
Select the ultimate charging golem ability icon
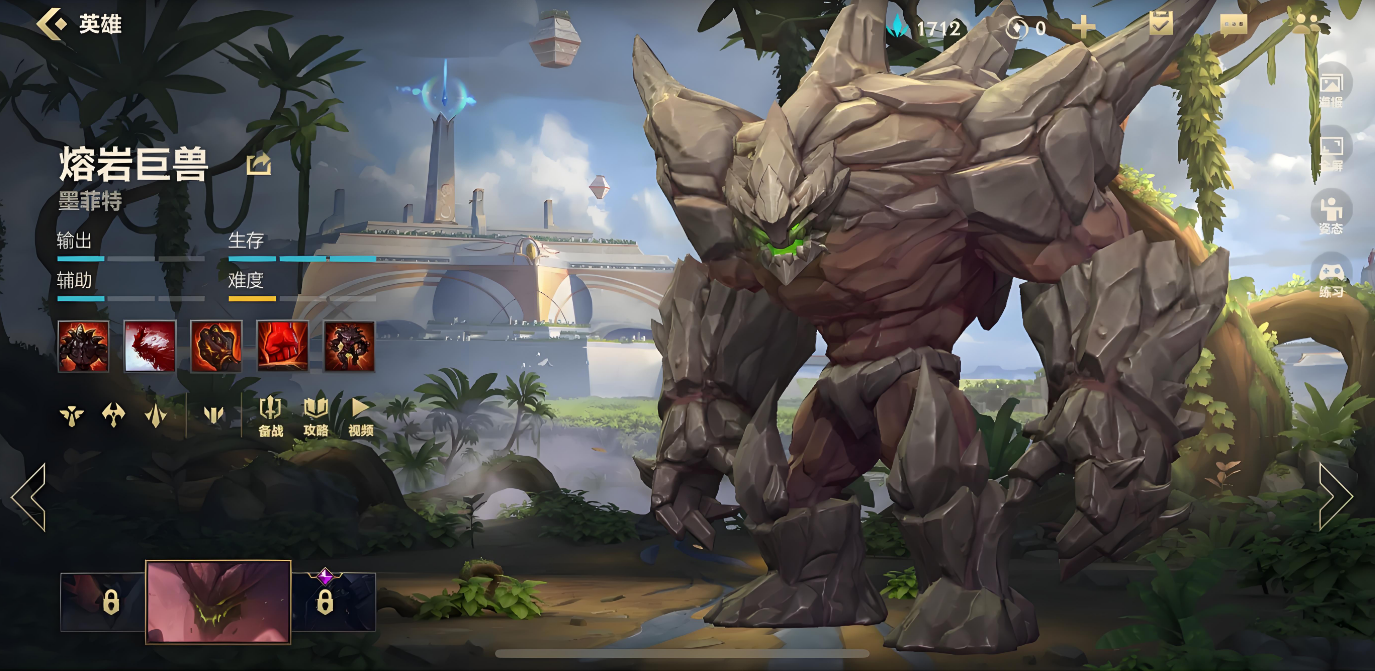[349, 347]
